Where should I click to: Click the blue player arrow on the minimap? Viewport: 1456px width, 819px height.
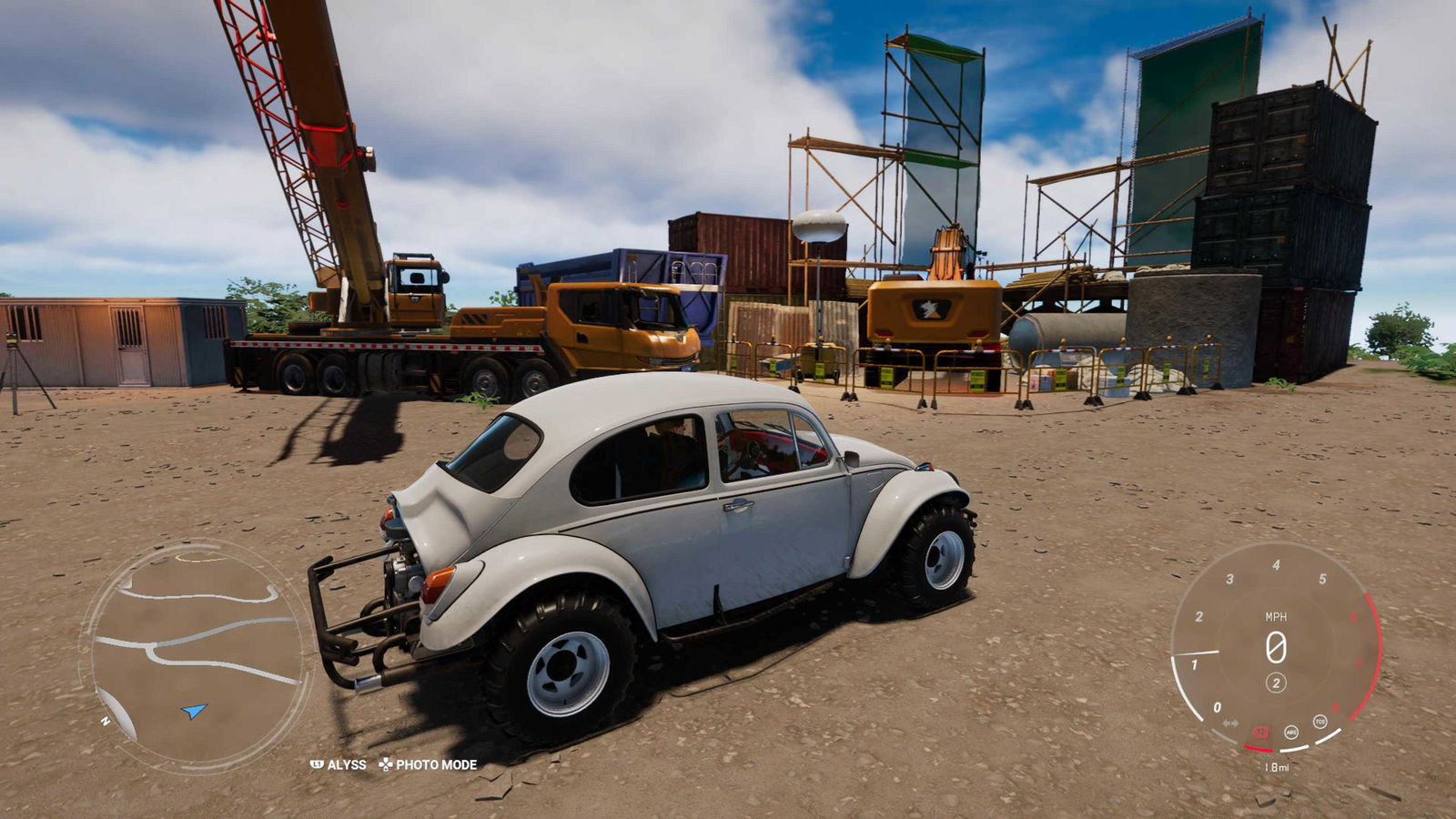194,710
